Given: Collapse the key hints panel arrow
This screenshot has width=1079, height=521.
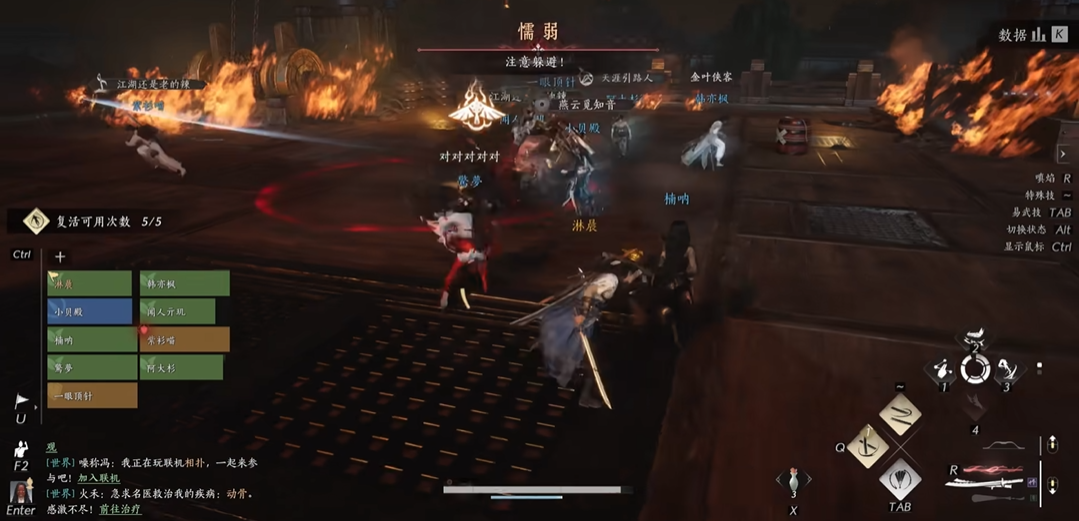Looking at the screenshot, I should 1063,155.
